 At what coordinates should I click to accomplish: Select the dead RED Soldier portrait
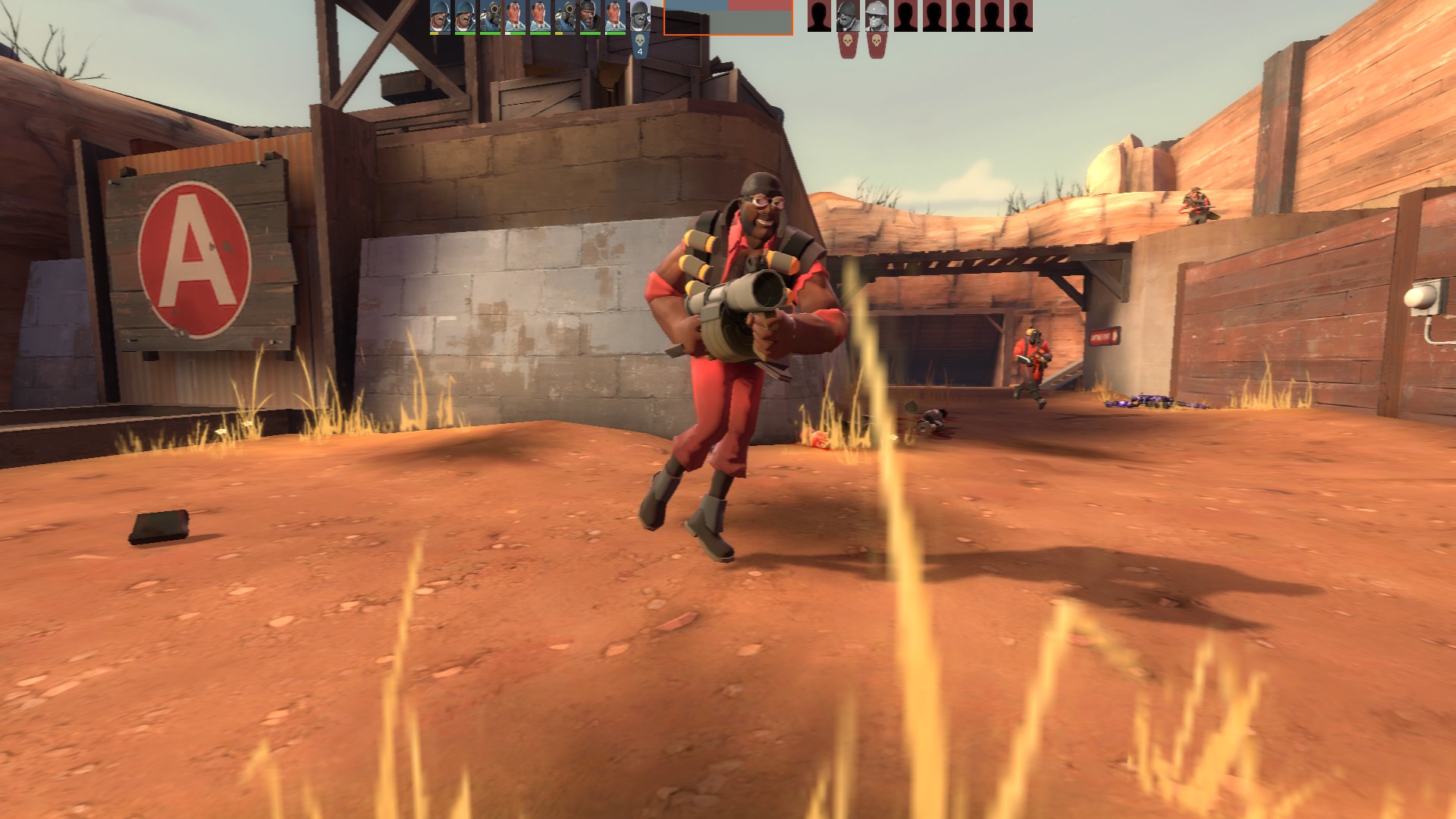point(847,16)
